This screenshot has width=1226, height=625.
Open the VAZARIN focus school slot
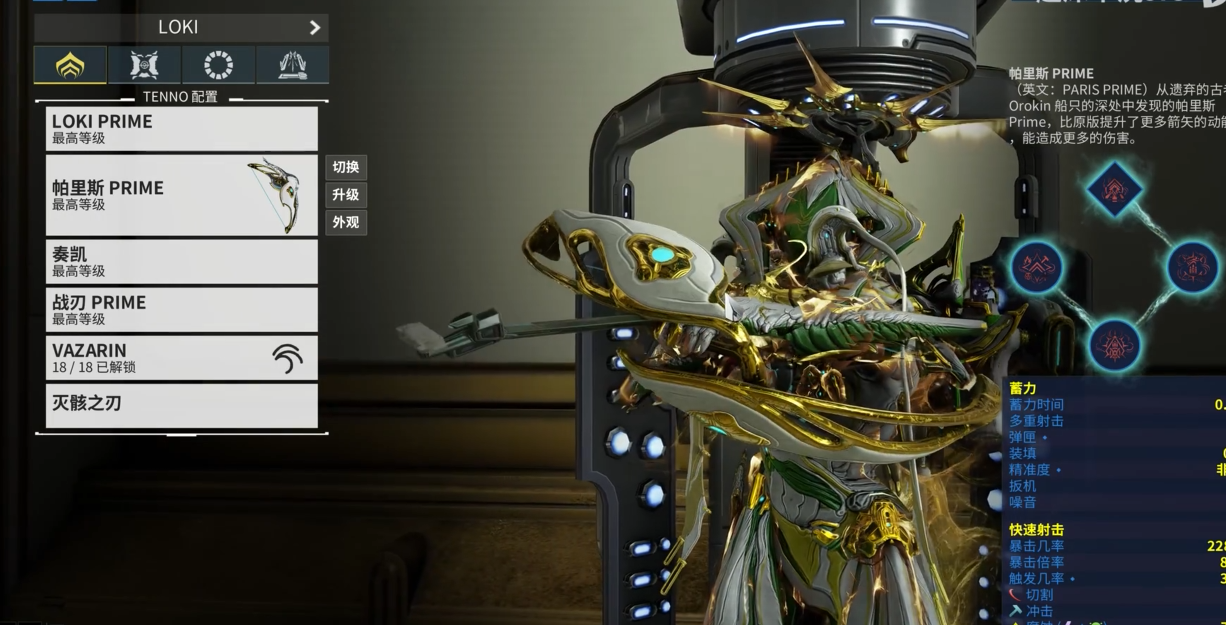coord(181,357)
